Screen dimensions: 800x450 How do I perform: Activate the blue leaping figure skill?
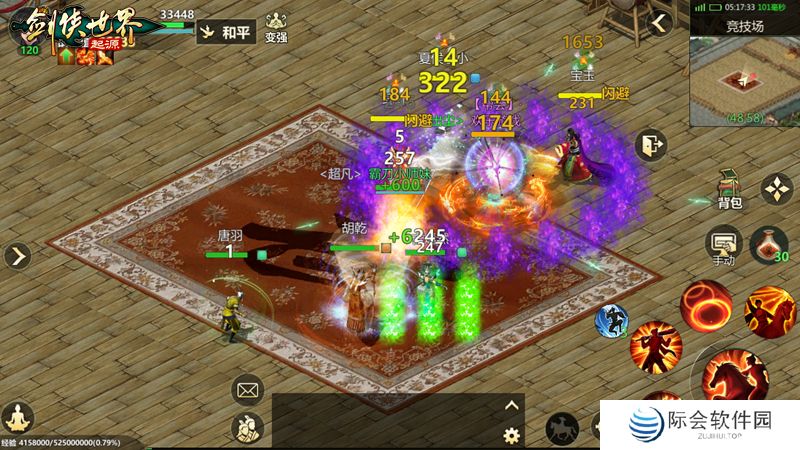pos(611,321)
